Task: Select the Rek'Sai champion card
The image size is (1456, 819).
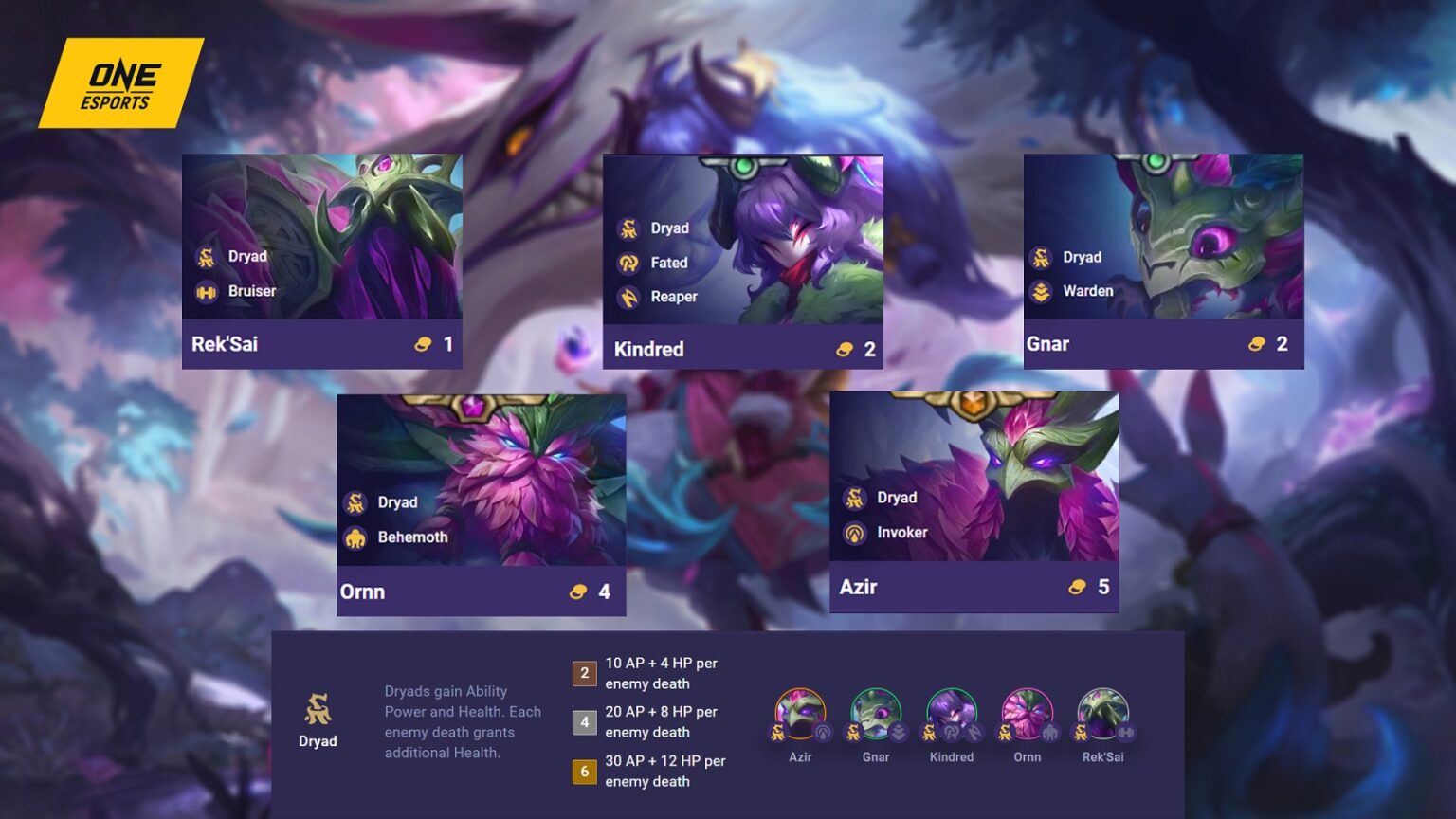Action: [322, 261]
